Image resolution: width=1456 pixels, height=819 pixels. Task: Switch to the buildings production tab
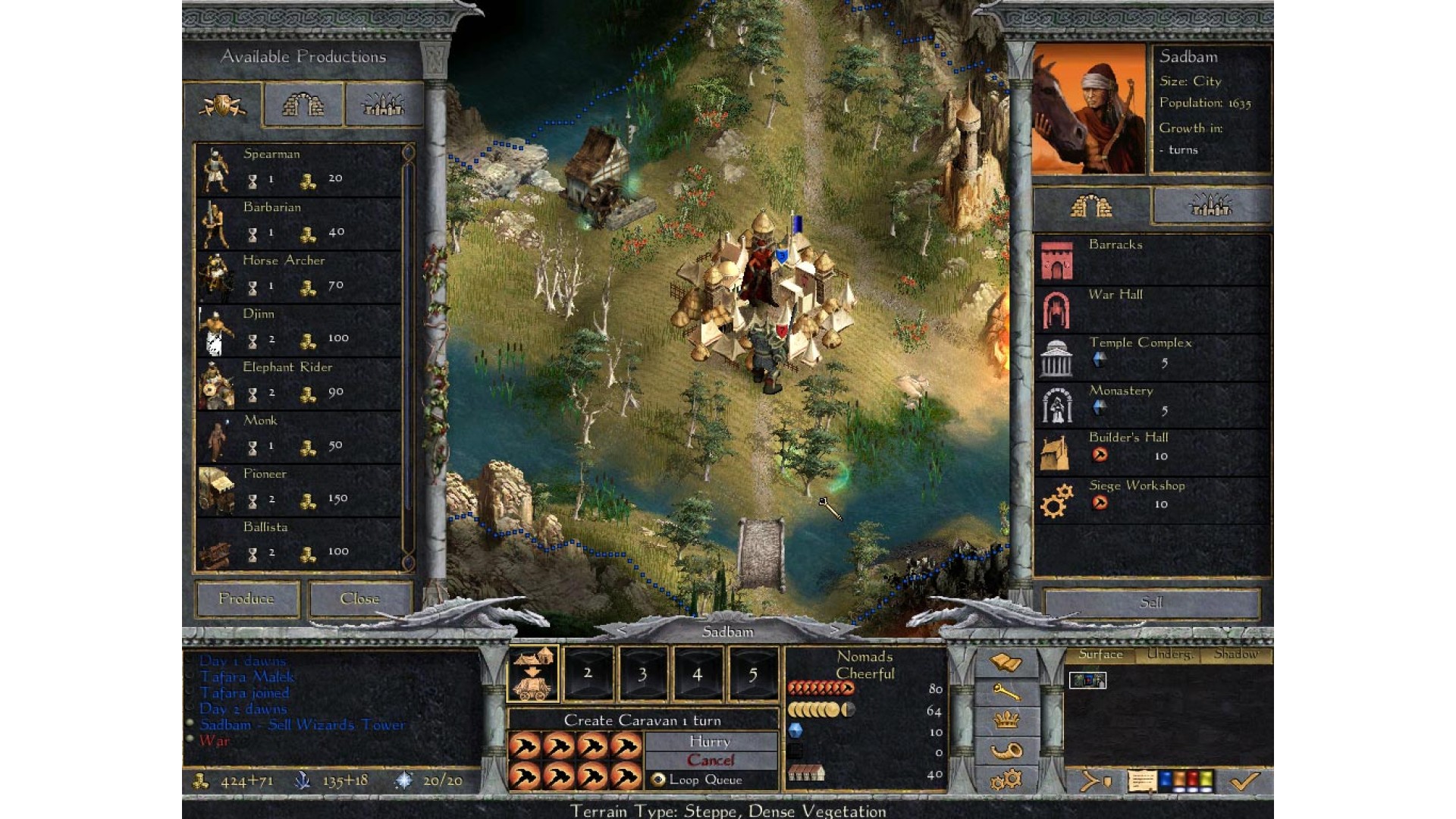click(303, 105)
